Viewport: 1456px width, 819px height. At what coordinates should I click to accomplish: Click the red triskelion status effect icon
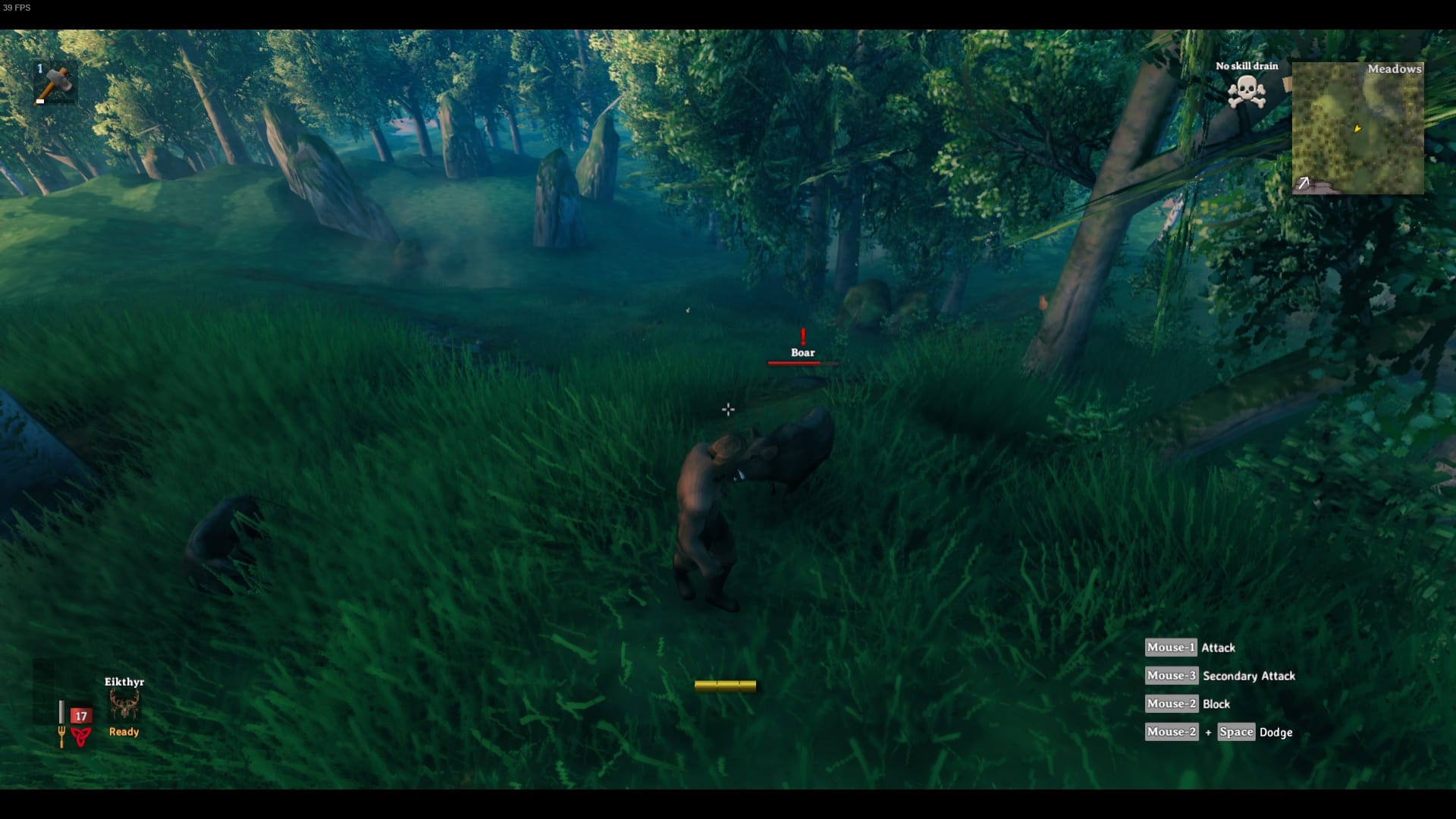tap(79, 736)
